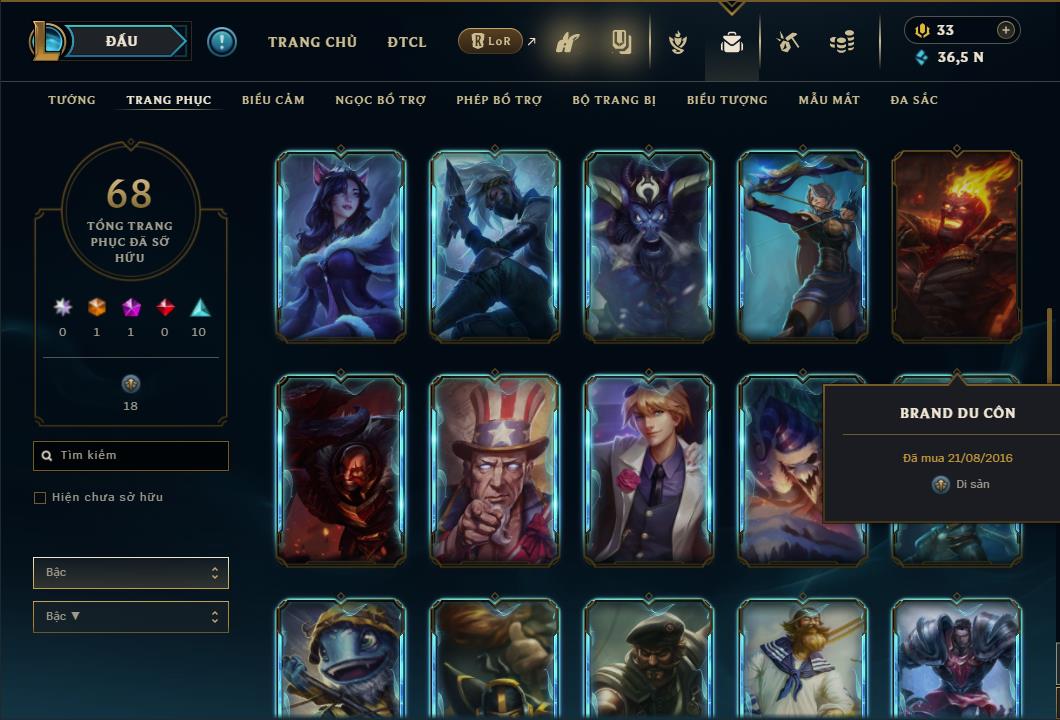Click the plus button to buy RP
The height and width of the screenshot is (720, 1060).
click(1005, 30)
